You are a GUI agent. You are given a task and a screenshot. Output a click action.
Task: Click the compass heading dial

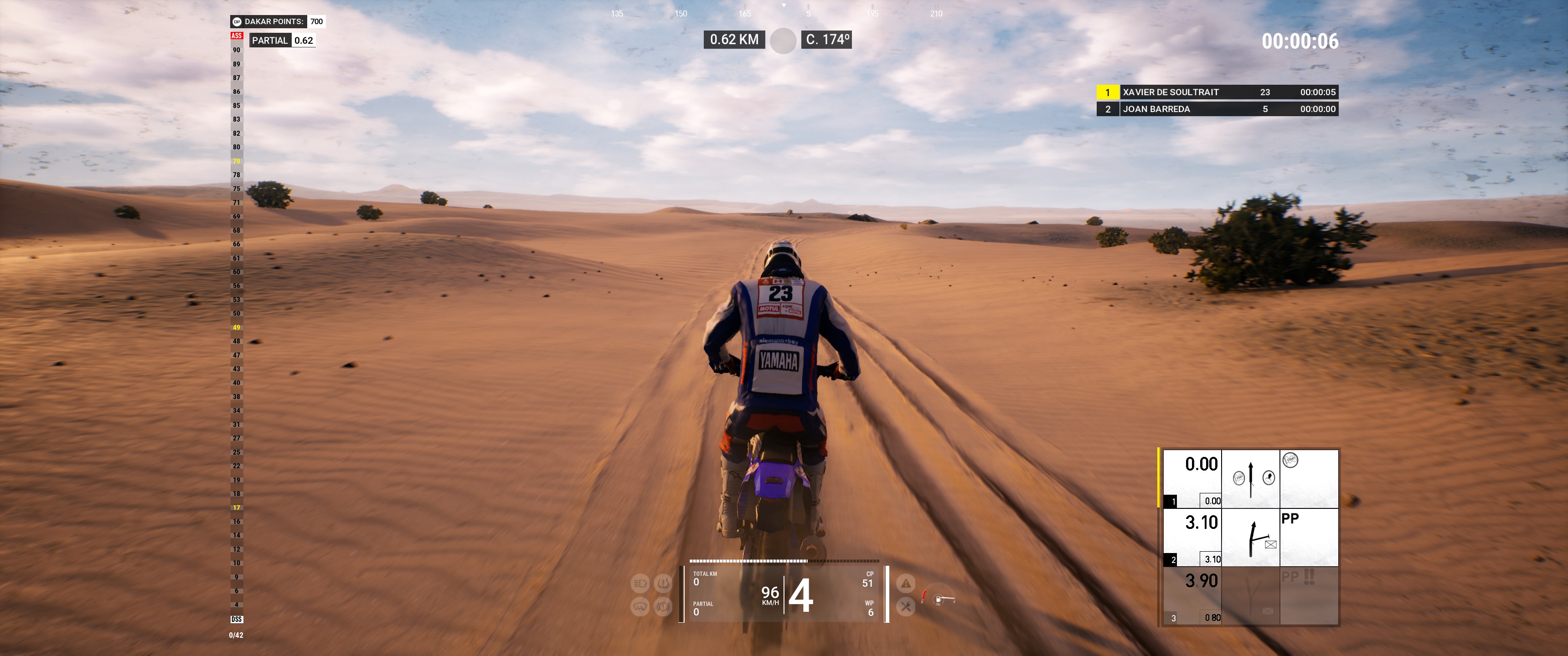pos(783,41)
